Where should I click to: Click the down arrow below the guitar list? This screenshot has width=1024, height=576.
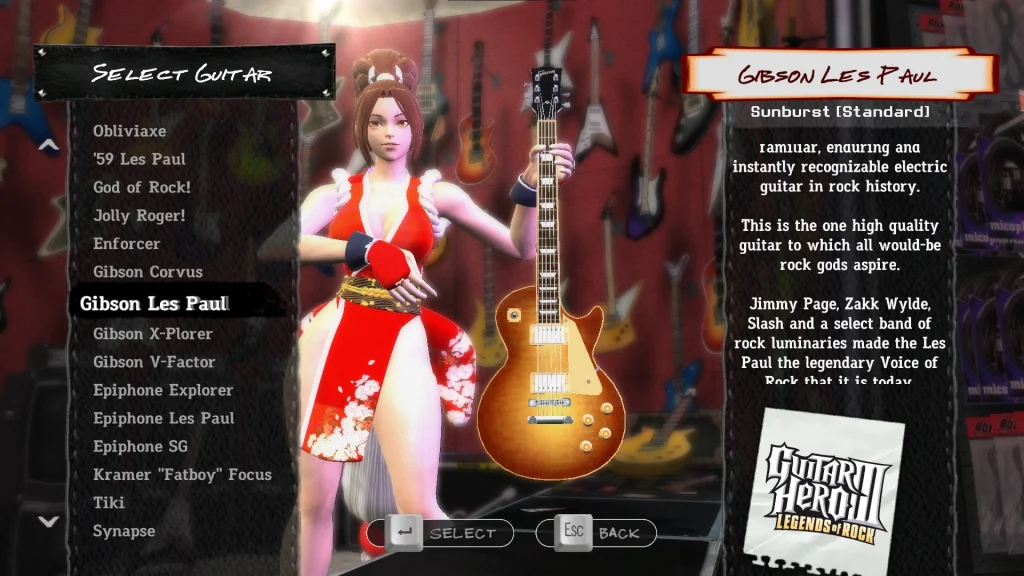[x=48, y=521]
